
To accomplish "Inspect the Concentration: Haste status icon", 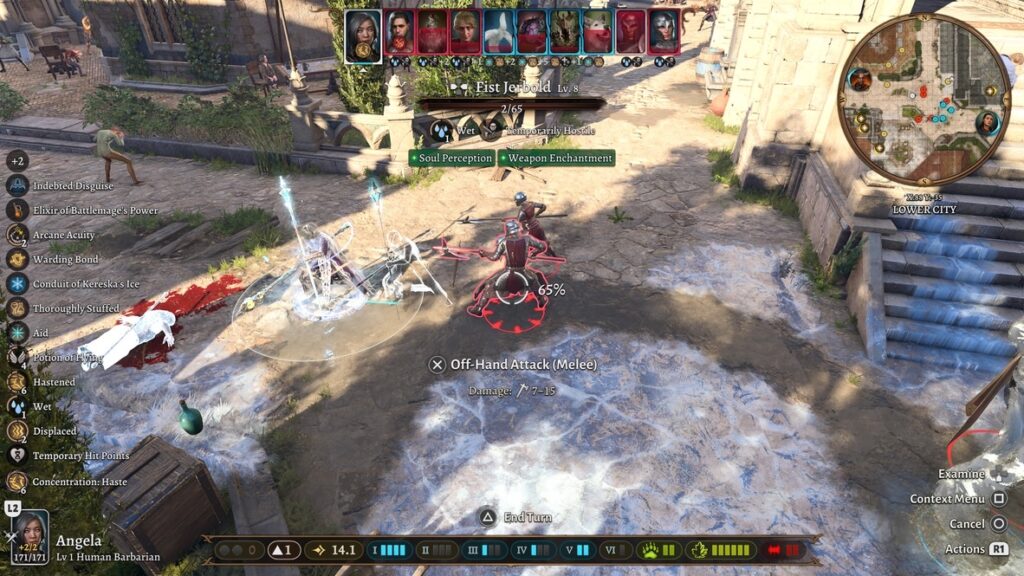I will coord(17,481).
